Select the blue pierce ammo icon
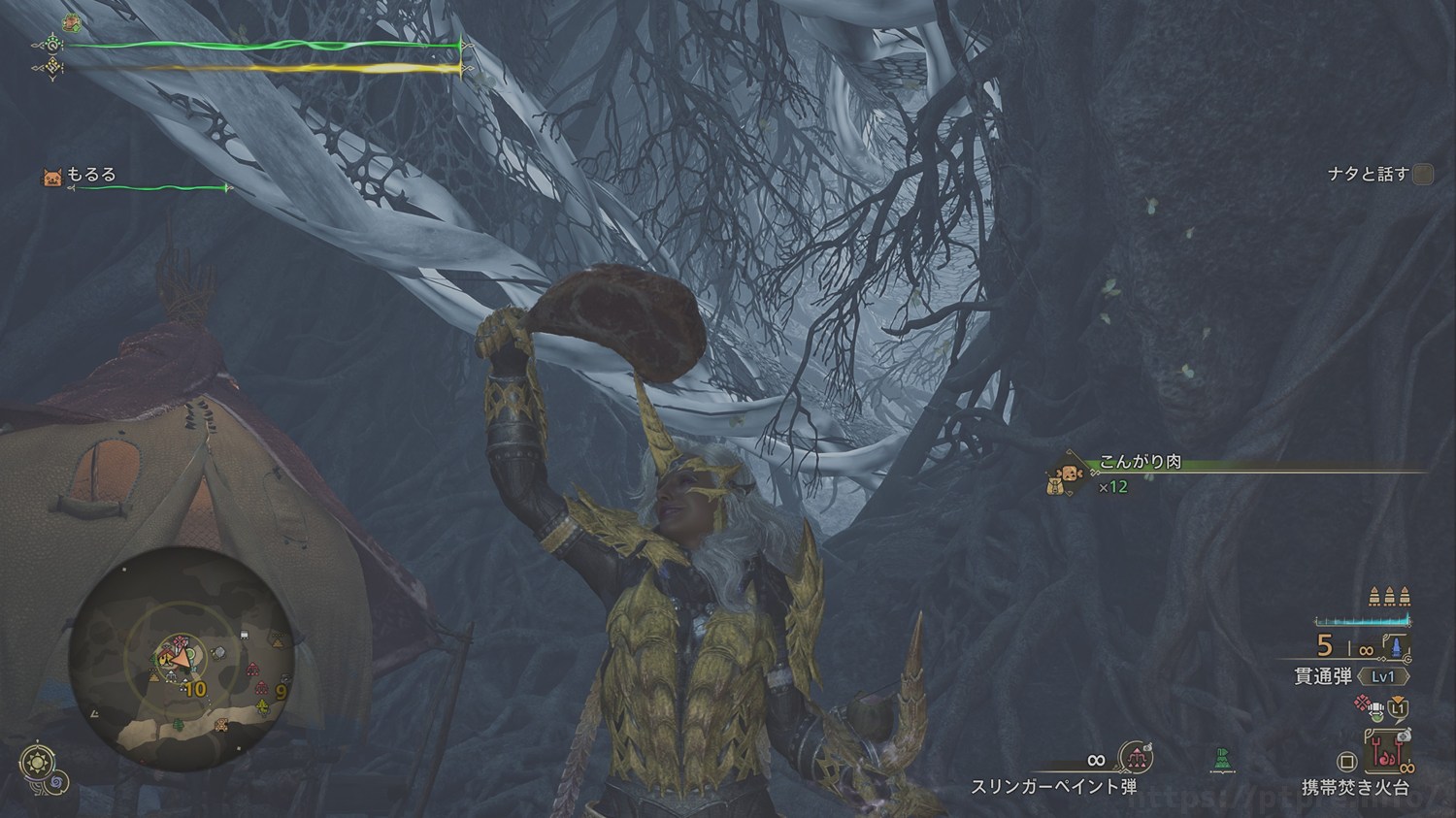Screen dimensions: 1456x818 pos(1396,646)
